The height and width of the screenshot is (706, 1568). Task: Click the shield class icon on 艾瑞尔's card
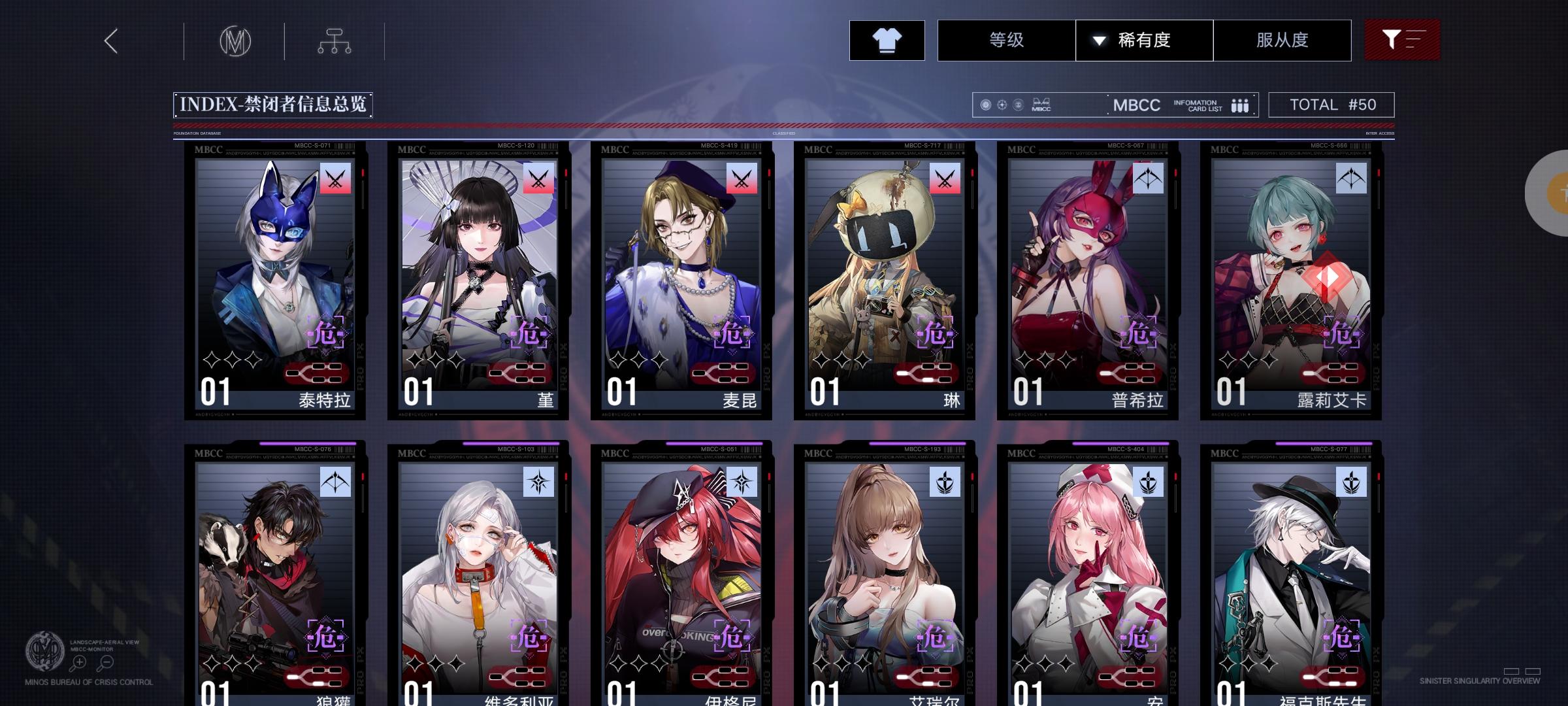944,481
